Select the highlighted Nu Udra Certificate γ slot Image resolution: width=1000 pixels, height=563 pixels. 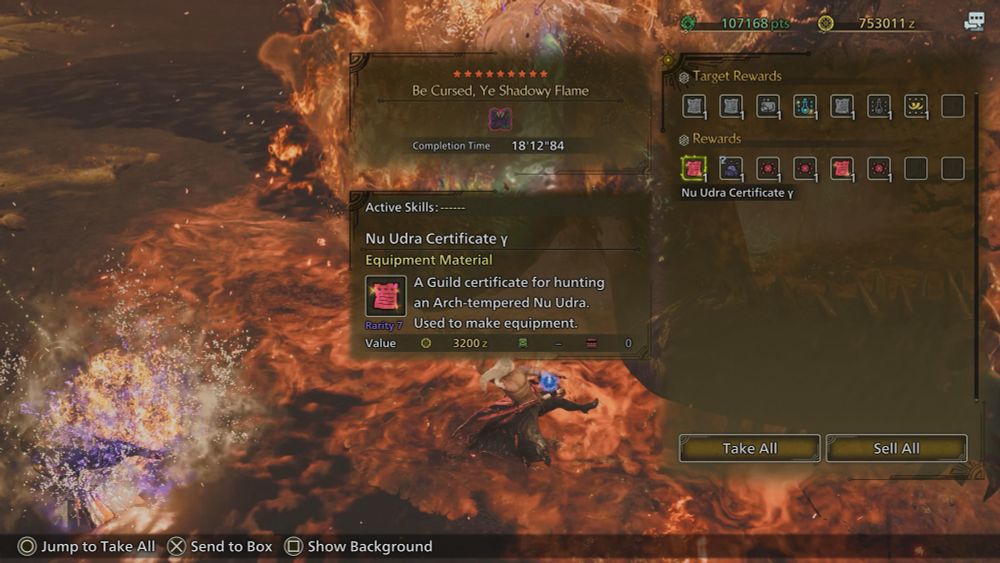(694, 168)
